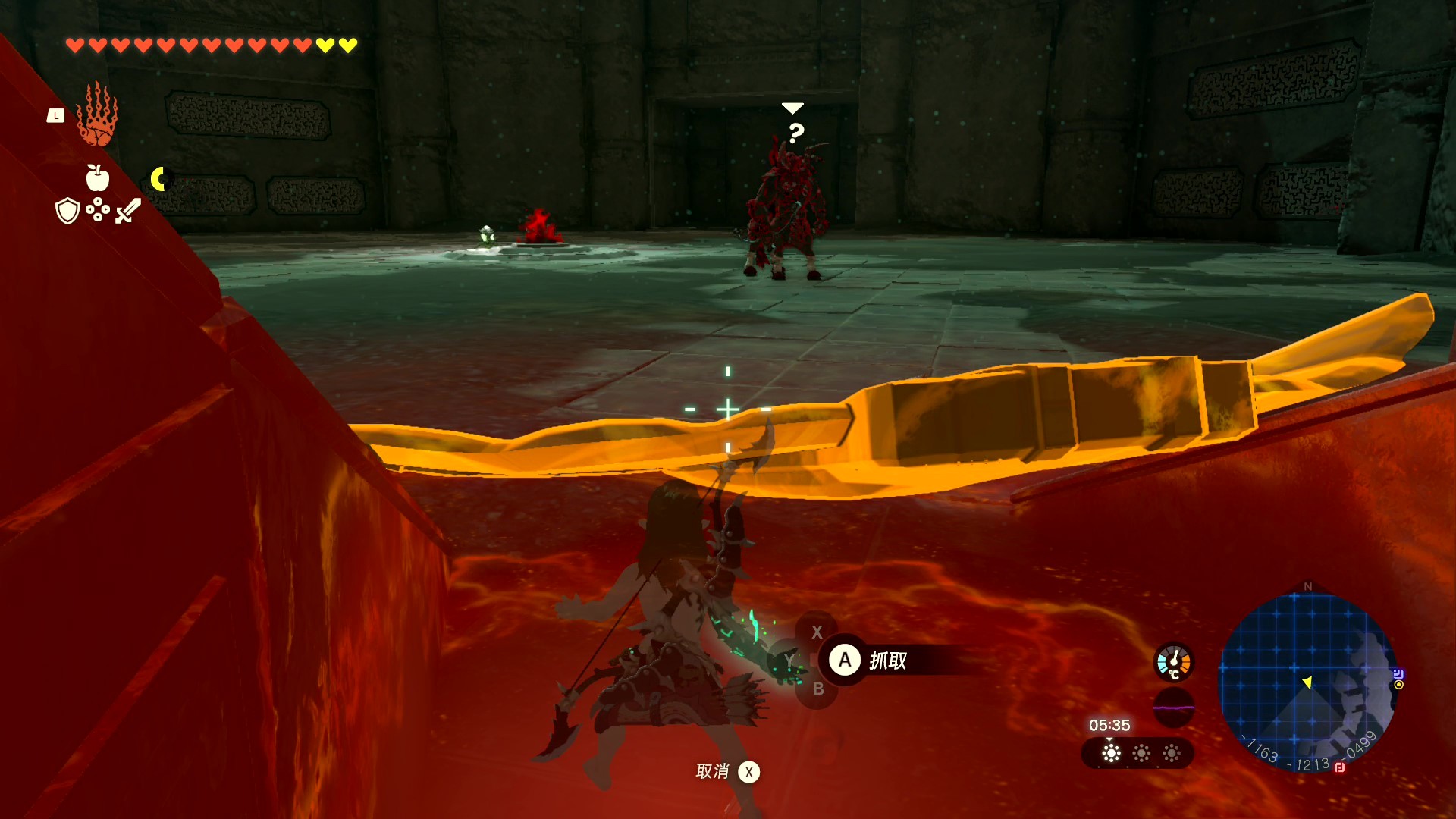
Task: Check the temperature gauge icon
Action: (1173, 662)
